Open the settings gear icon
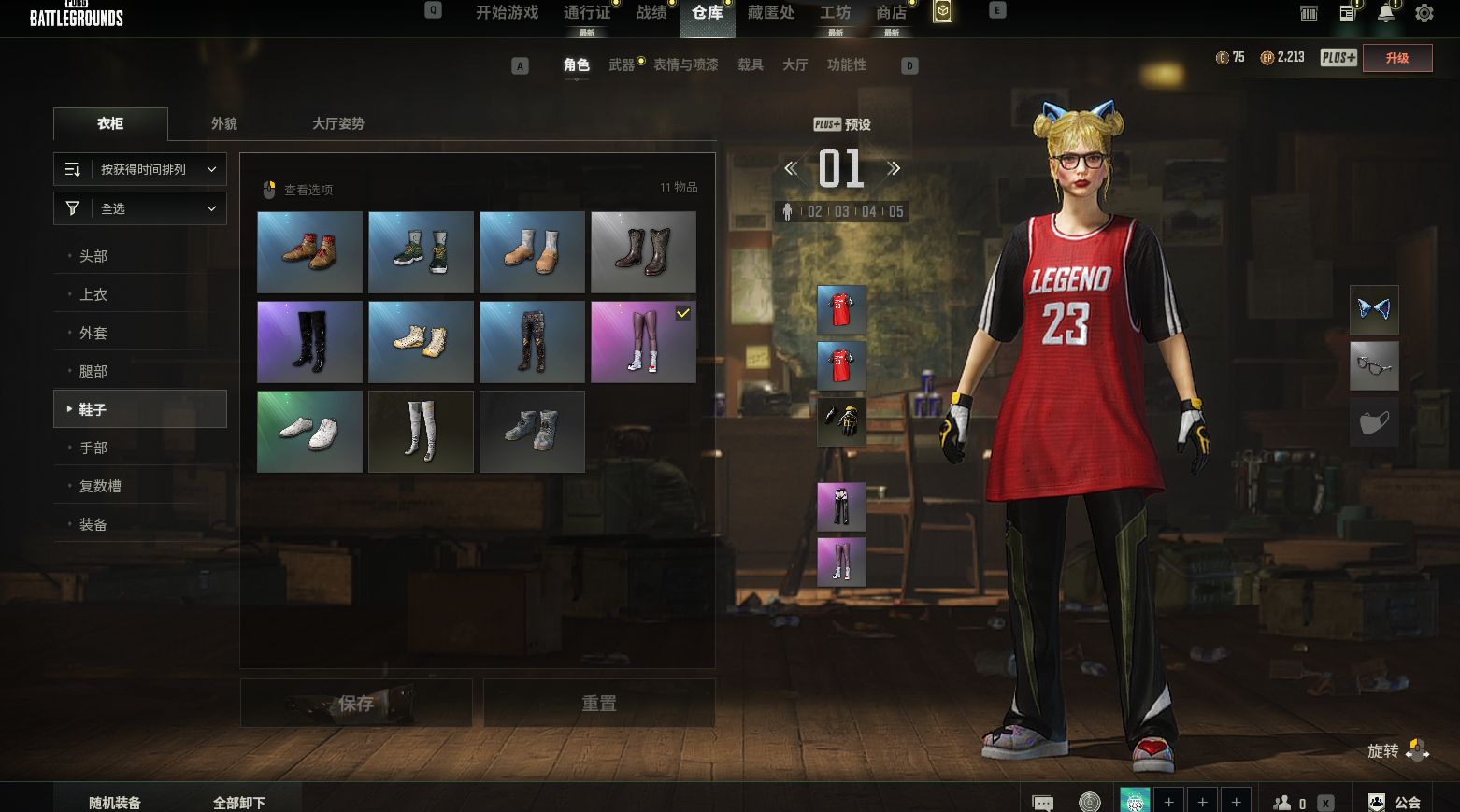Screen dimensions: 1460x812 [x=1424, y=13]
